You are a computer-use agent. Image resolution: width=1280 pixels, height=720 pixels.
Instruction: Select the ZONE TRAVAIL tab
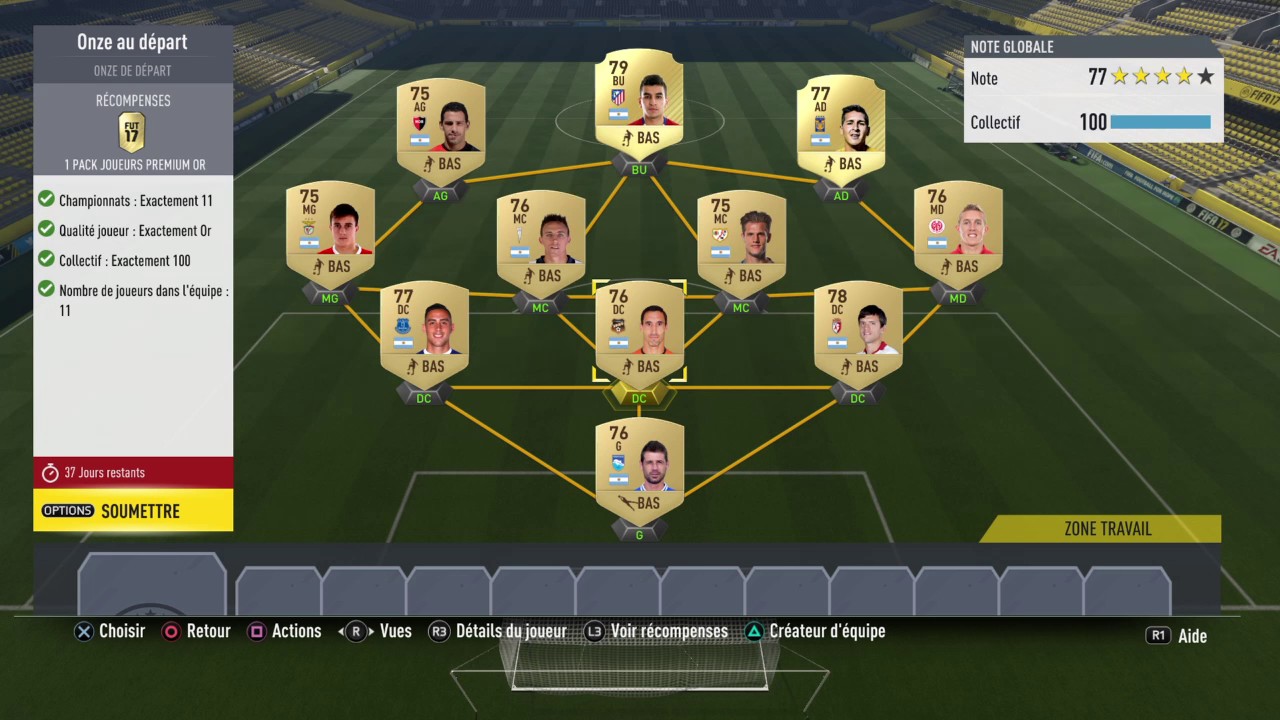[x=1107, y=529]
